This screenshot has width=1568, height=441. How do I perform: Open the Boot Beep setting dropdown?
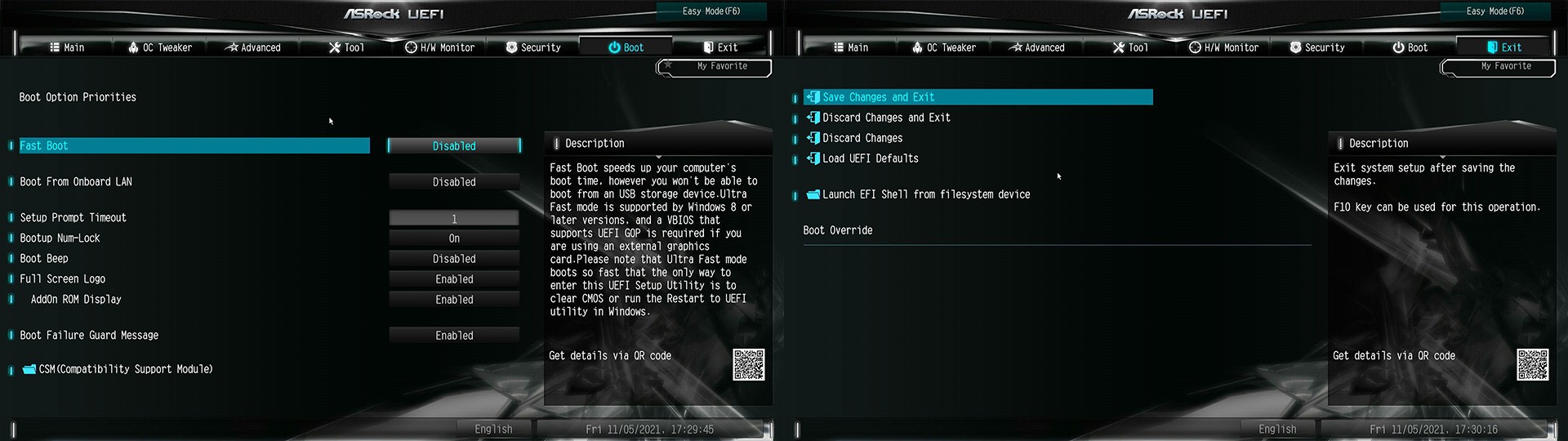tap(454, 259)
